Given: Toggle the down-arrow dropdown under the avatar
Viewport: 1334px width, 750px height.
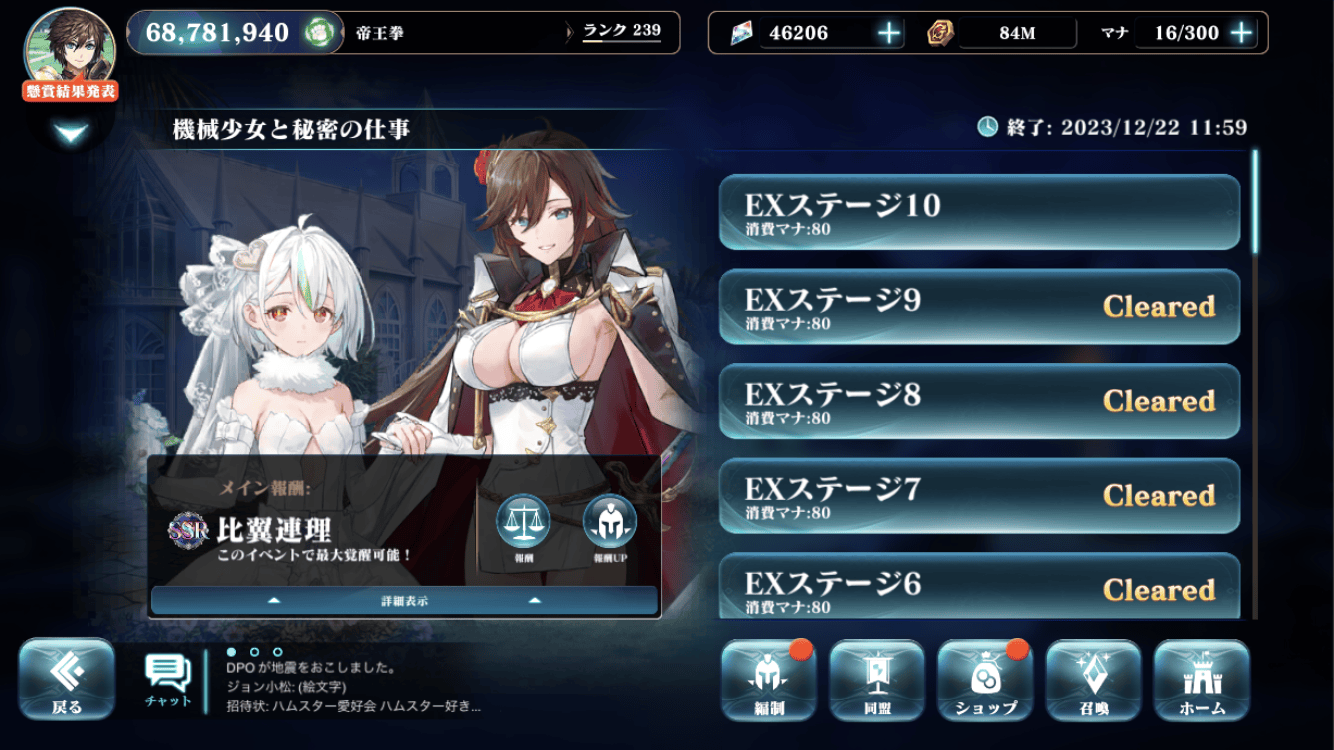Looking at the screenshot, I should click(72, 133).
